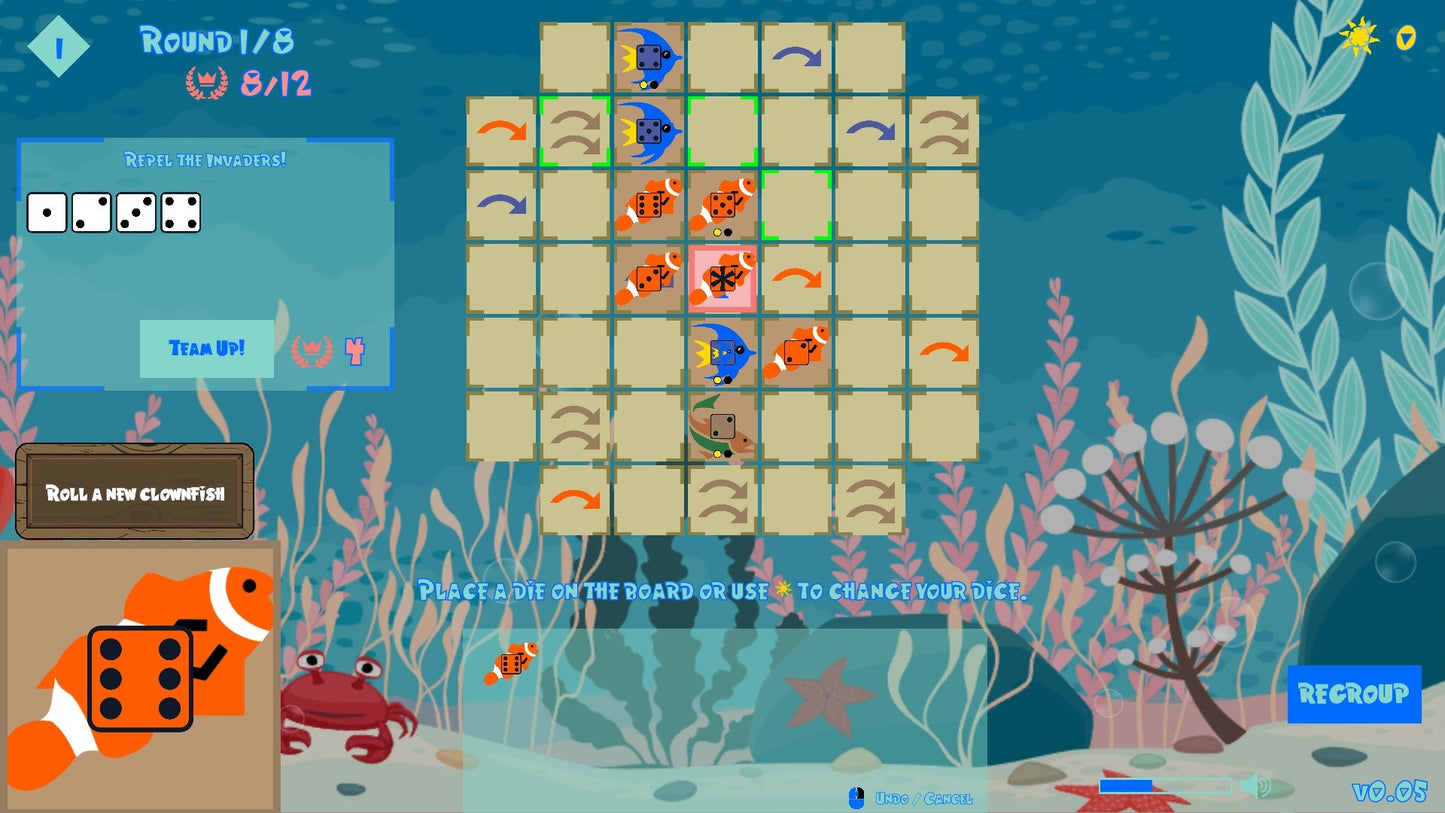This screenshot has width=1445, height=813.
Task: Click the yellow shield icon beside the sun
Action: [1404, 38]
